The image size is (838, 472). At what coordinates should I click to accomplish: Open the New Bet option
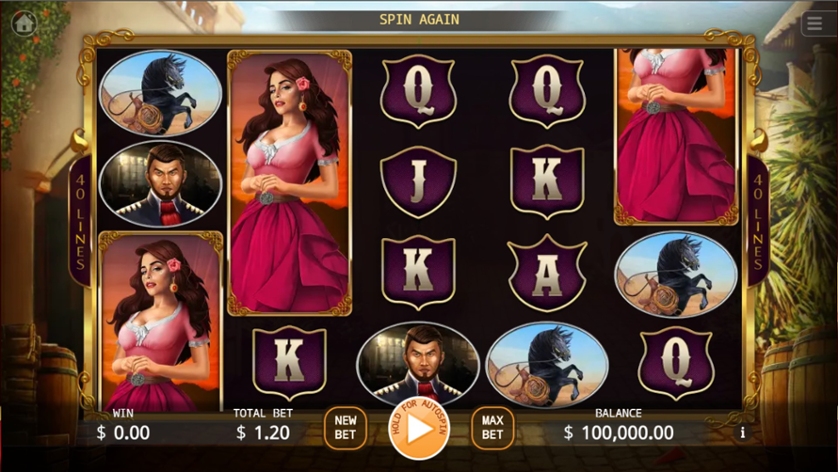[345, 428]
